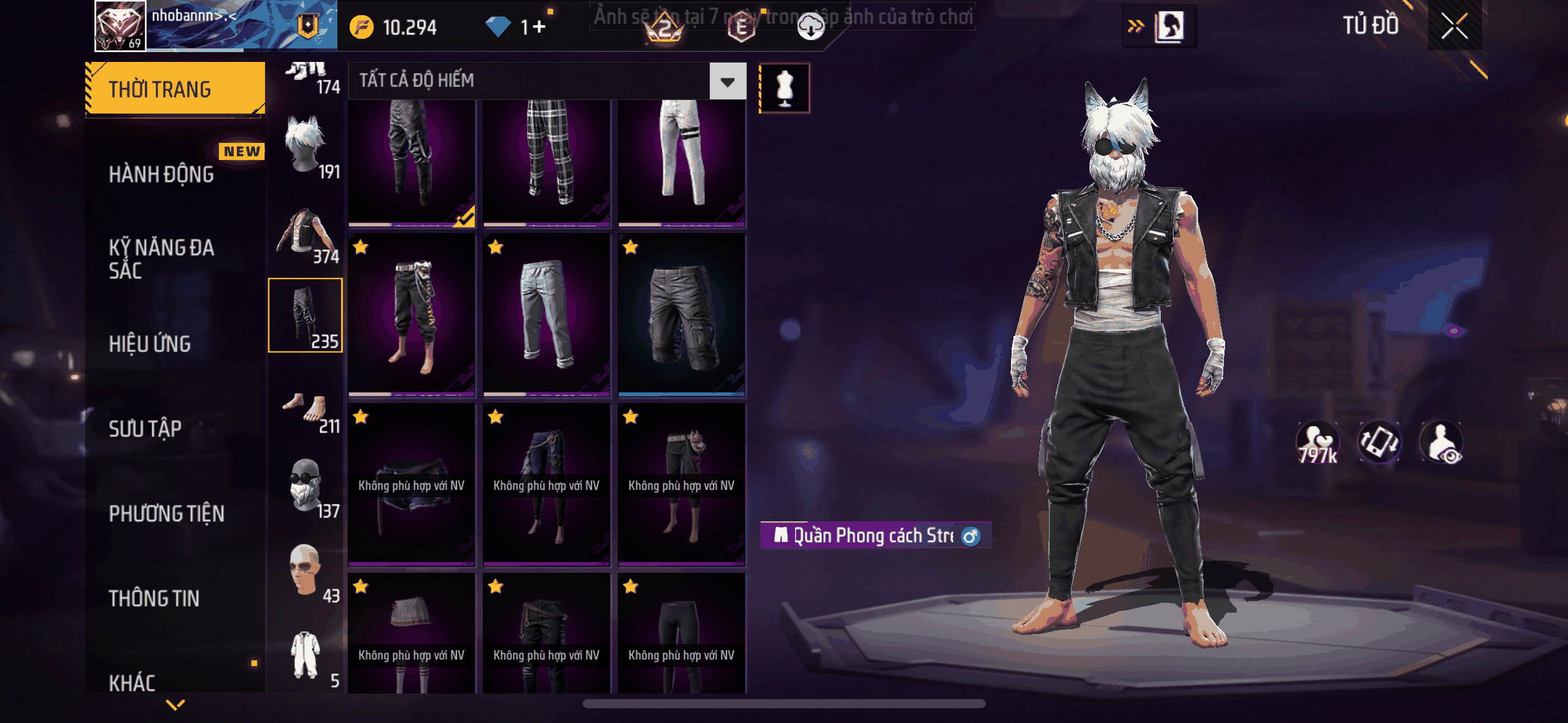The image size is (1568, 723).
Task: Close the wardrobe screen
Action: pos(1454,26)
